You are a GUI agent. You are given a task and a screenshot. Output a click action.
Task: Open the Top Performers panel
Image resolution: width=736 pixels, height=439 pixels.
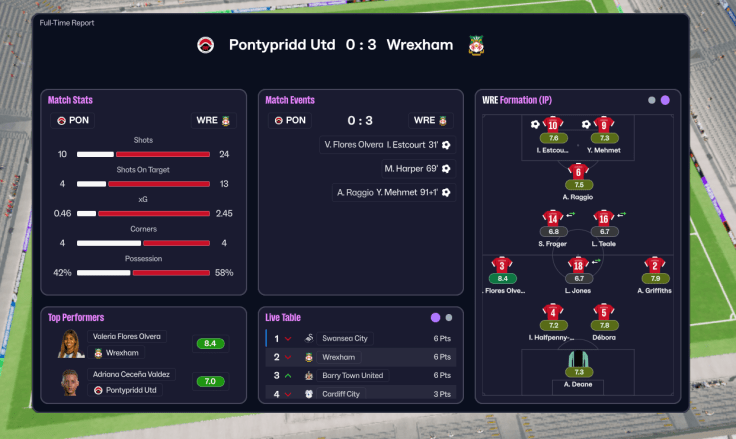point(76,317)
